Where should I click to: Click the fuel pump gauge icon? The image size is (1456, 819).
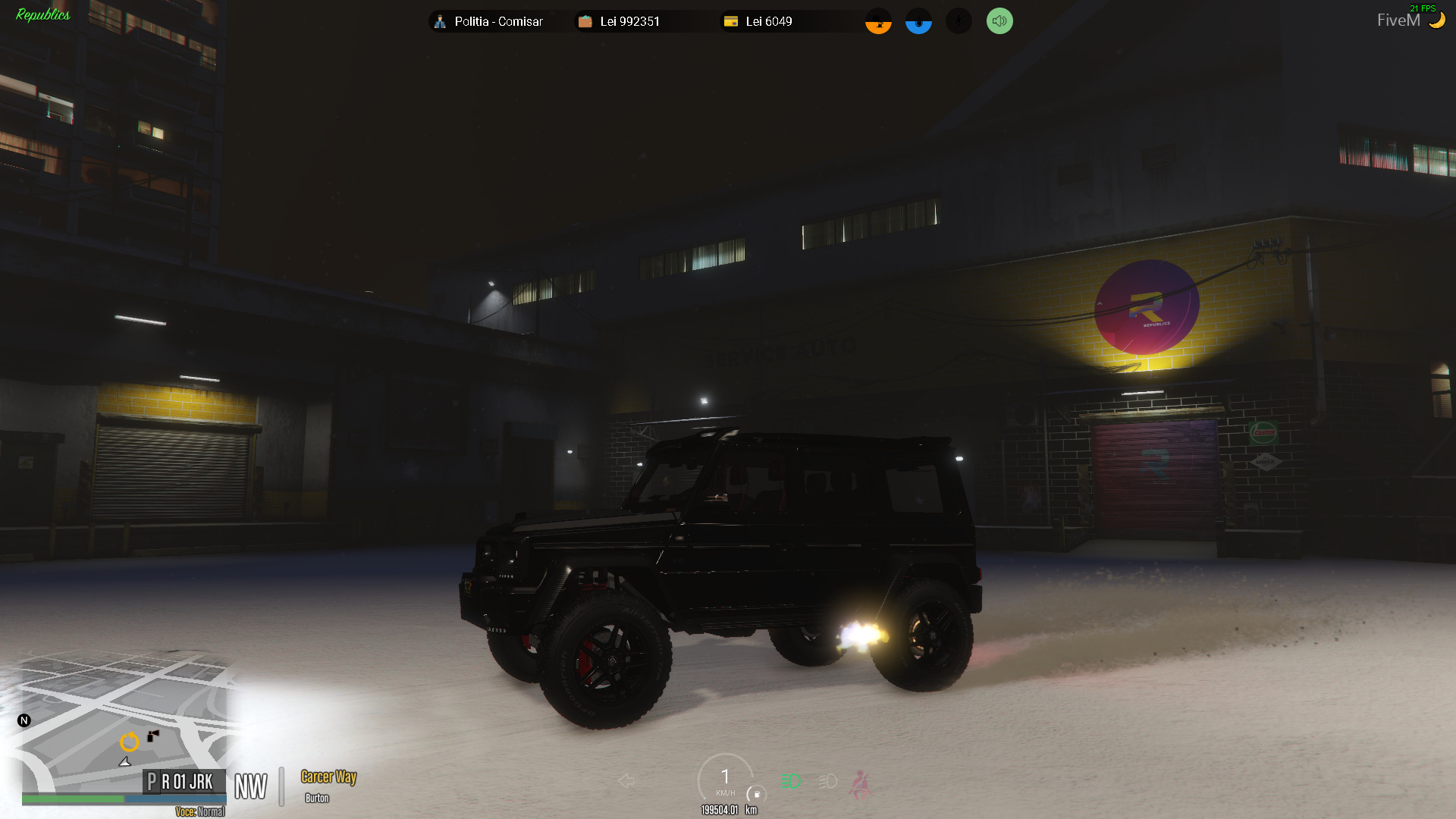click(757, 795)
